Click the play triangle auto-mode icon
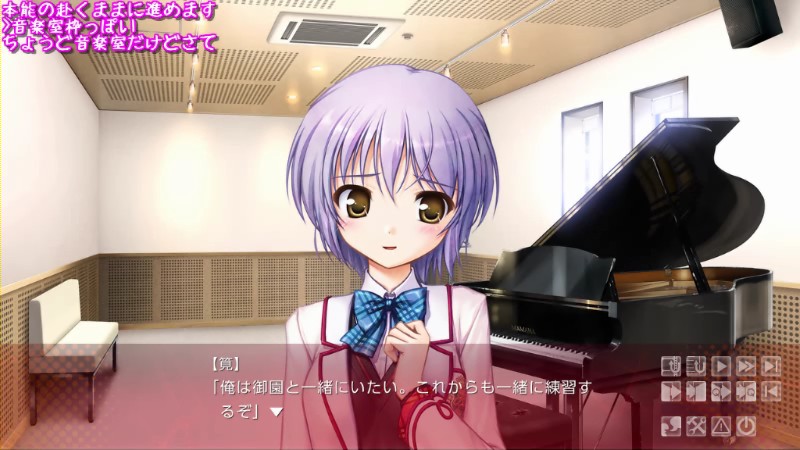 (x=721, y=366)
